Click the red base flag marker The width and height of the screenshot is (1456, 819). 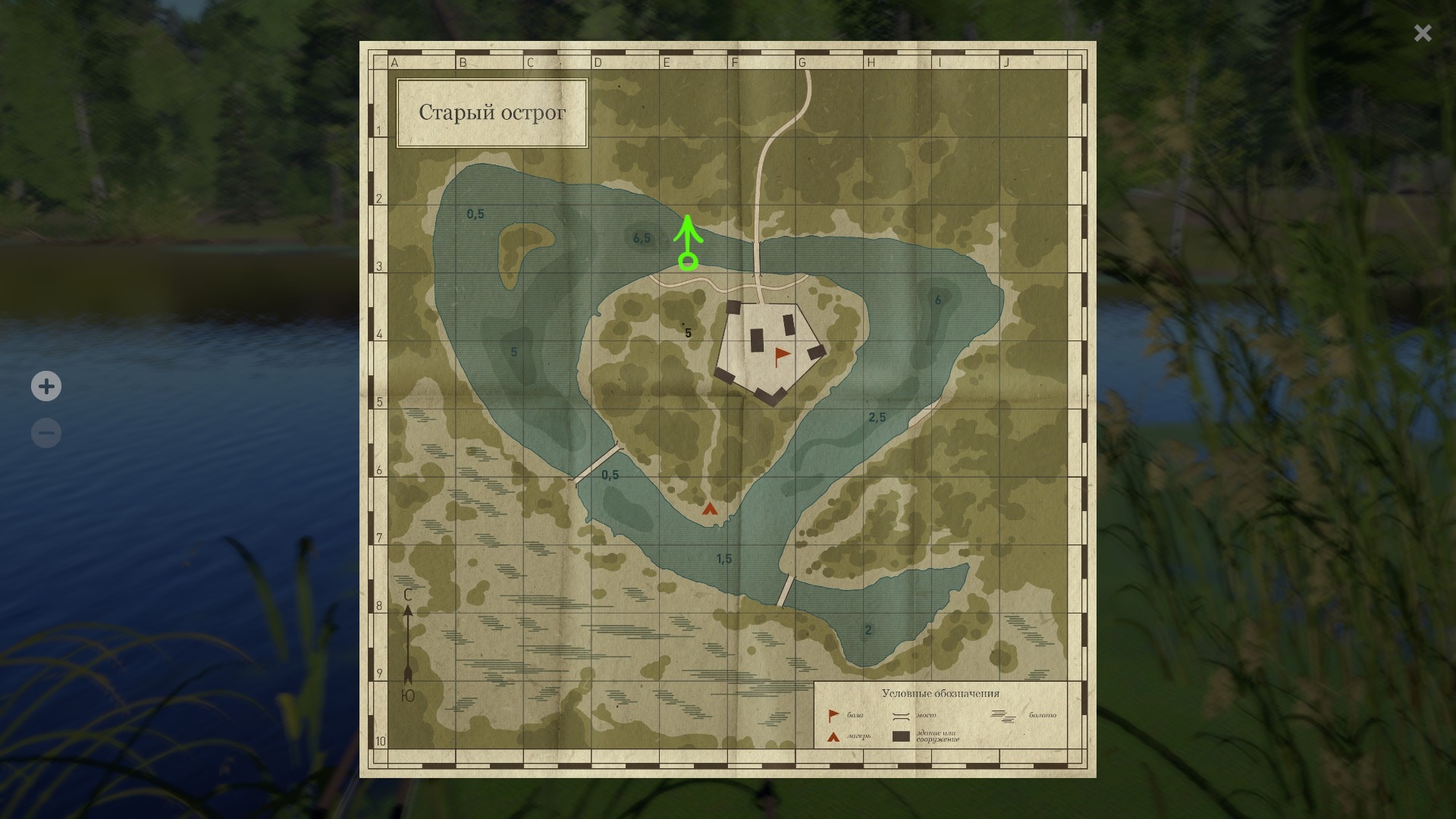click(781, 356)
